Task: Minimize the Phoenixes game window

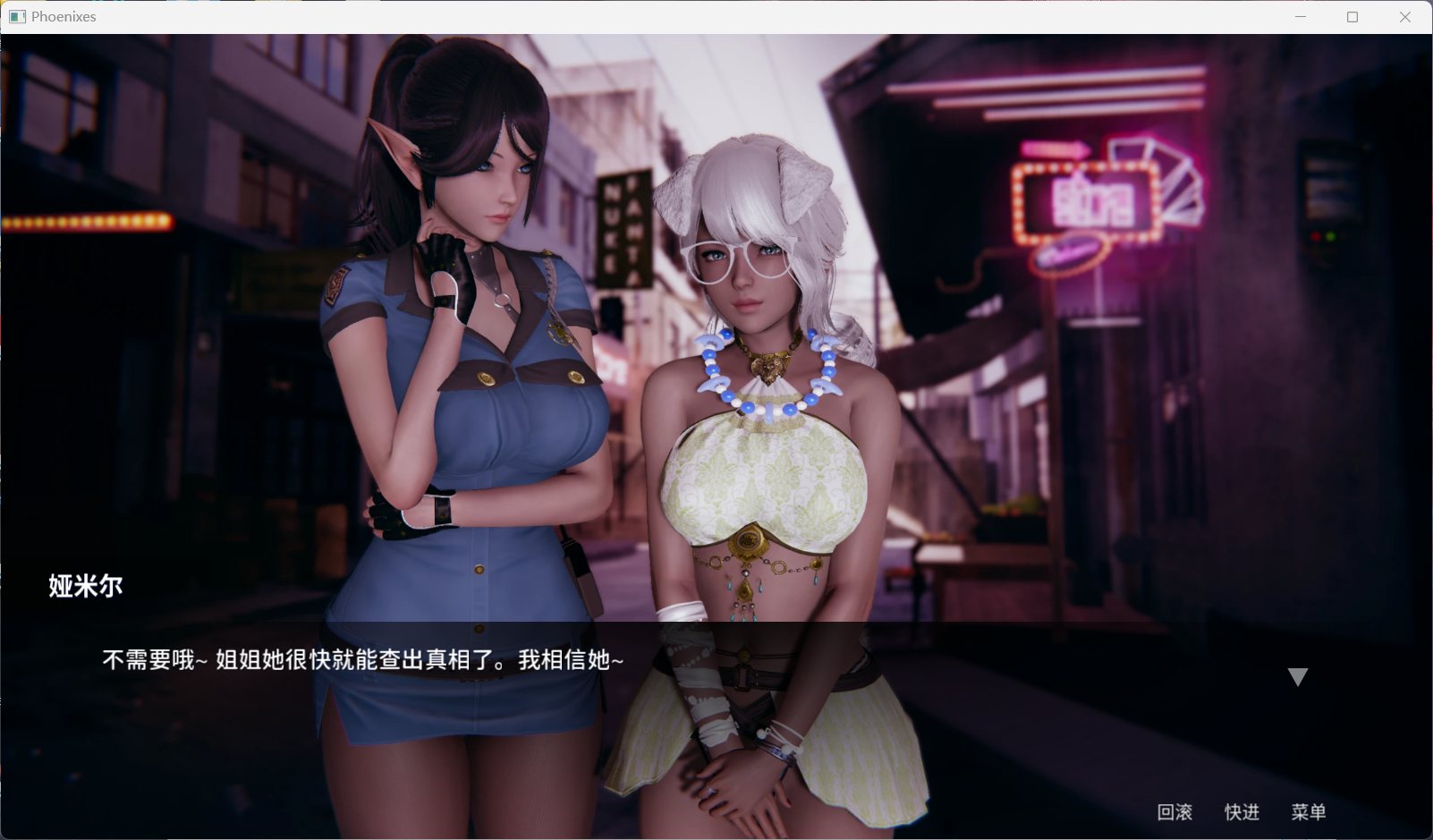Action: (x=1299, y=16)
